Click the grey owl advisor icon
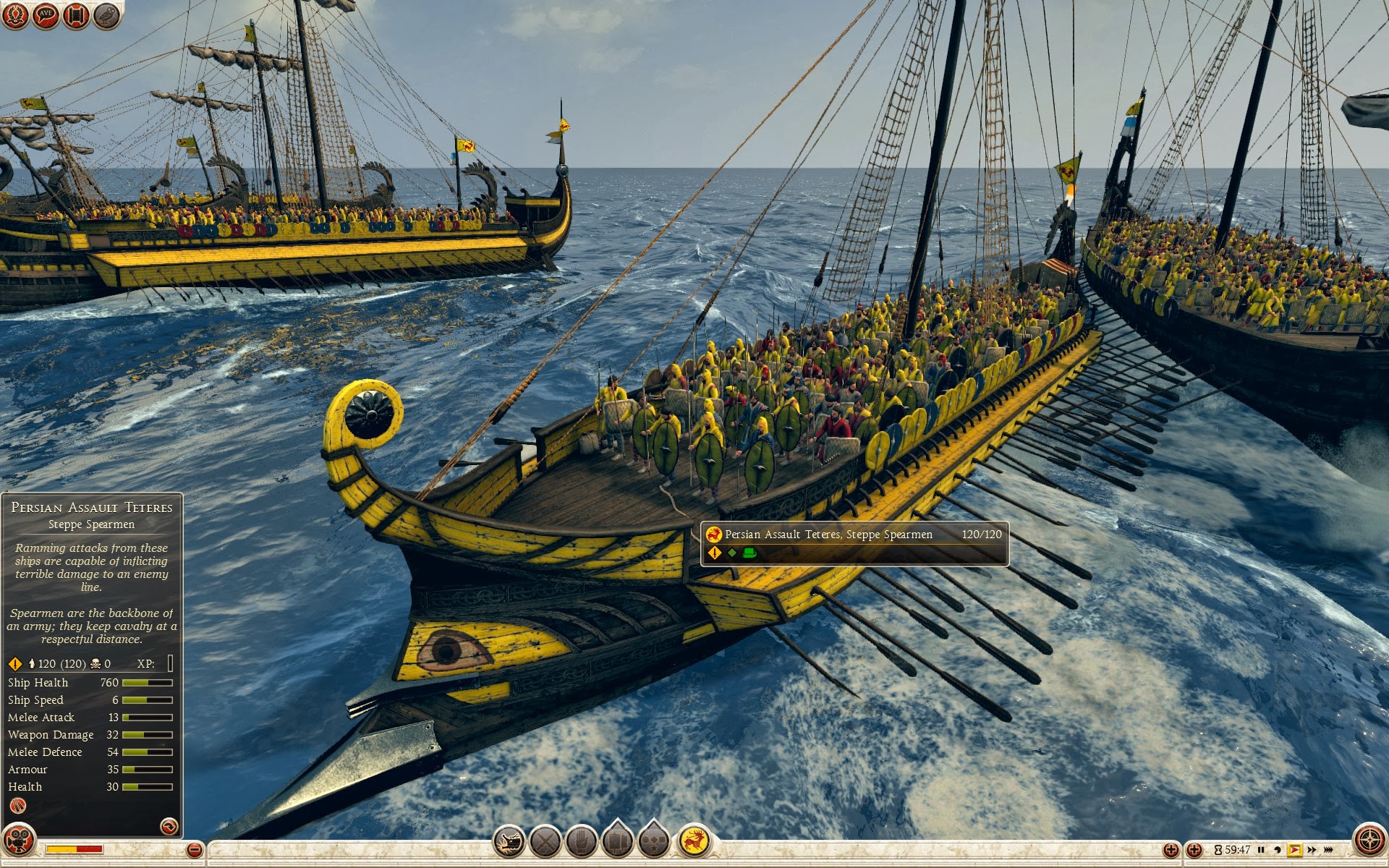 click(x=106, y=15)
